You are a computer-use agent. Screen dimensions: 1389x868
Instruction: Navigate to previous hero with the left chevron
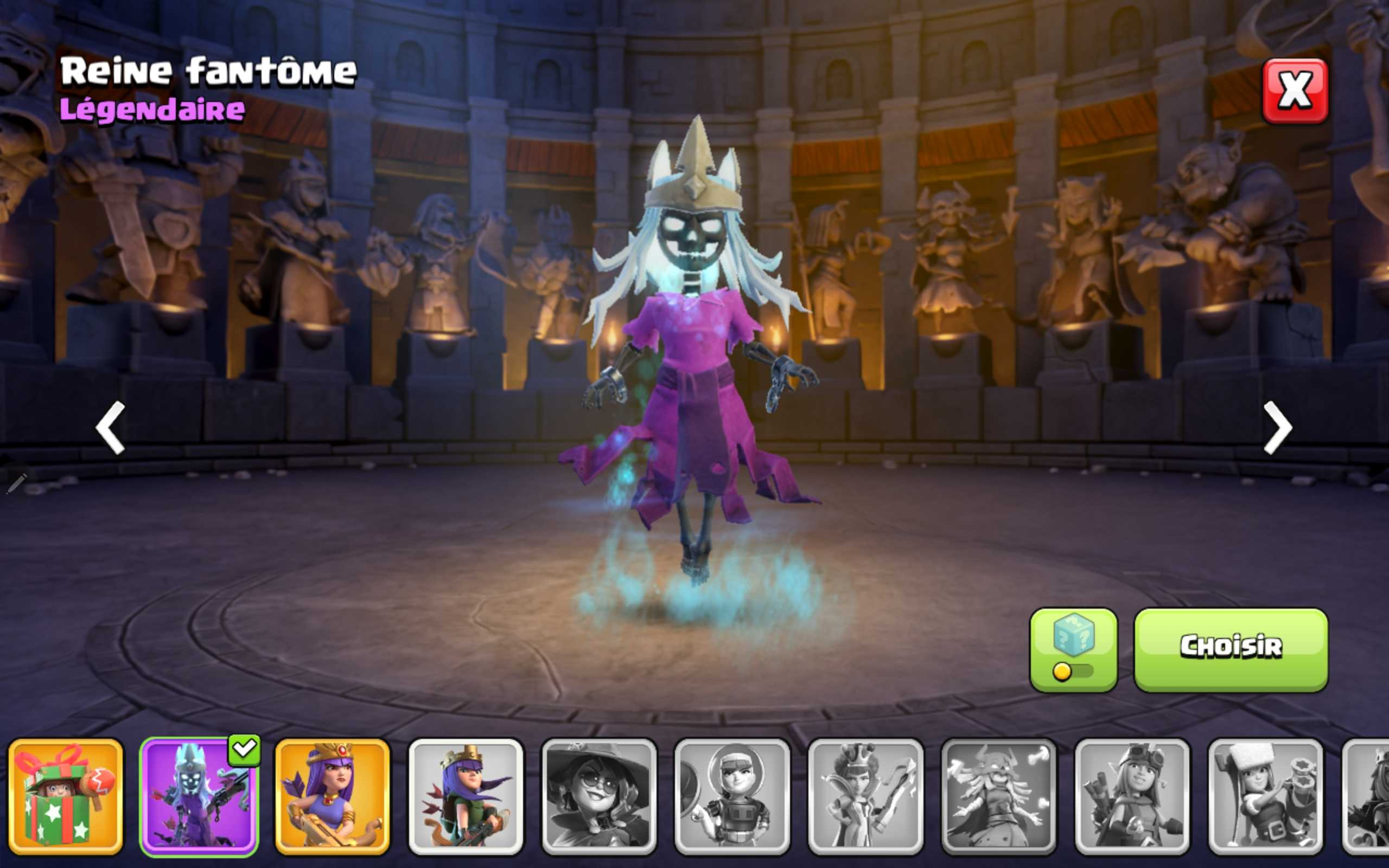[111, 427]
